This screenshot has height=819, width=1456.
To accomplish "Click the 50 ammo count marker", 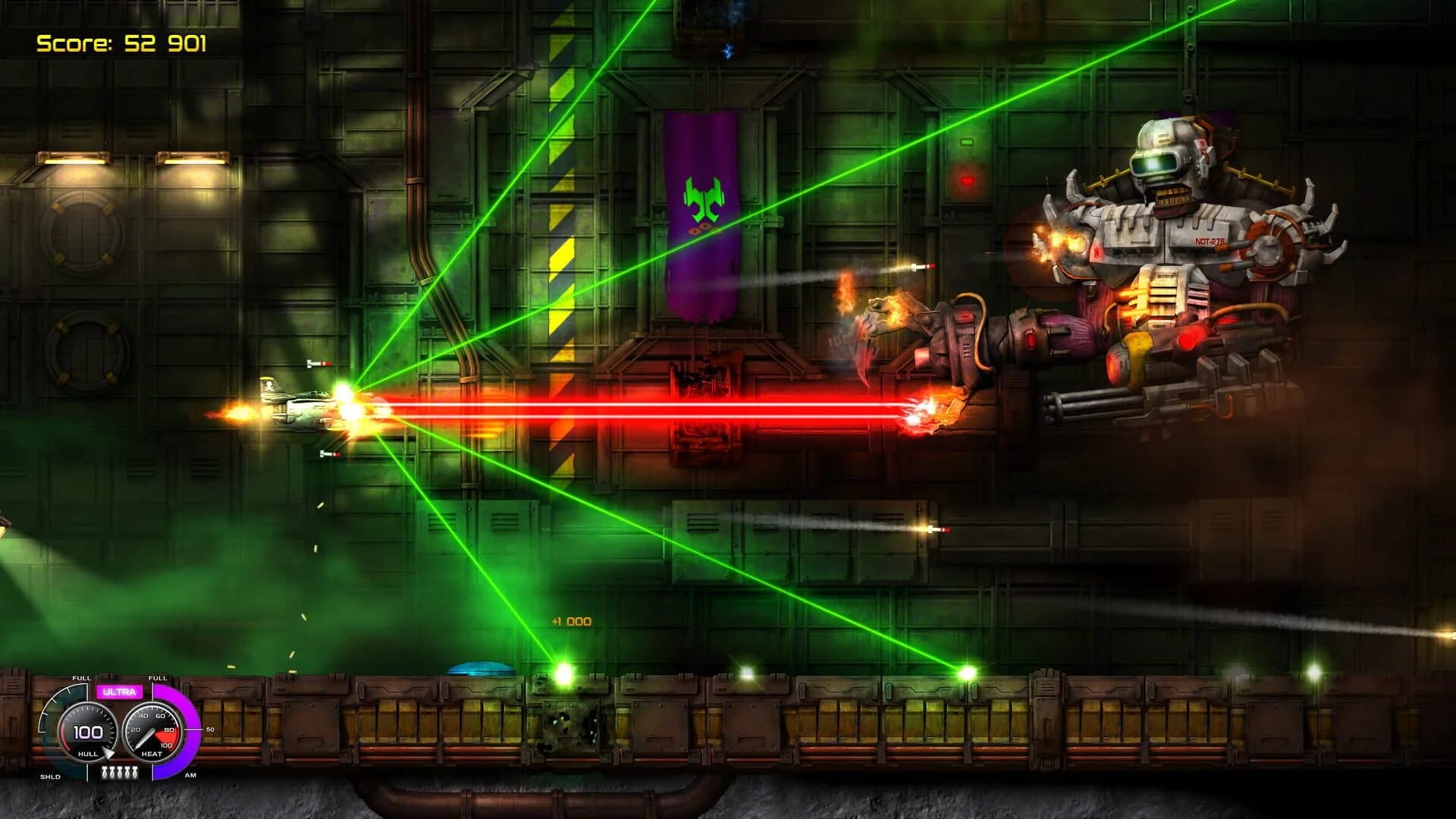I will click(x=211, y=730).
